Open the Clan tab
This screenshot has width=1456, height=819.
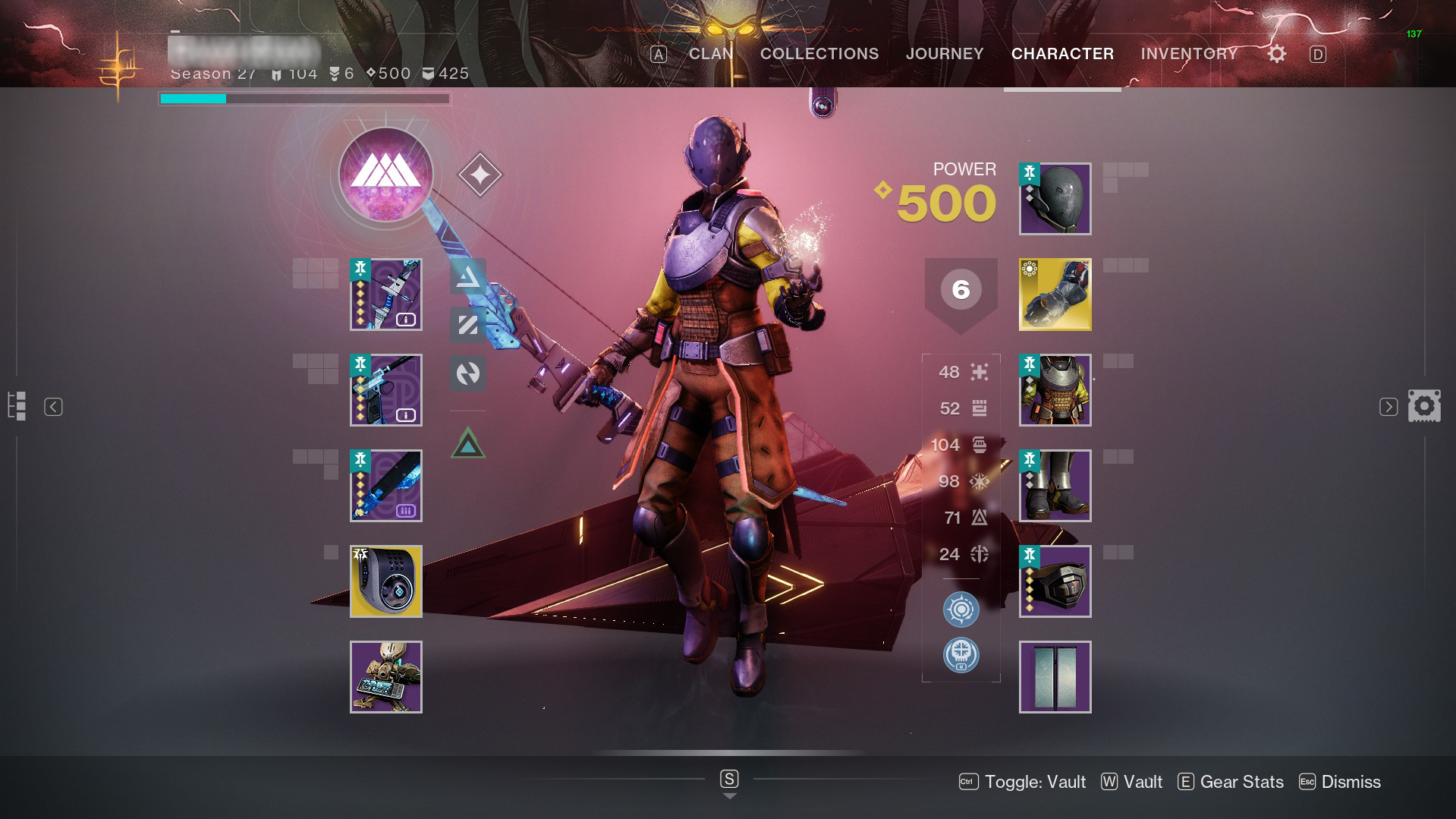click(711, 54)
